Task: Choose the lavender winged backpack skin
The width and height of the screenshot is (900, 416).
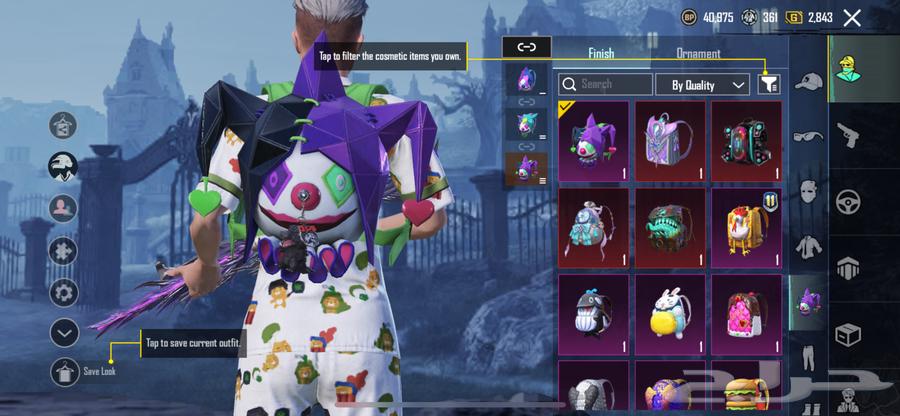Action: tap(670, 140)
